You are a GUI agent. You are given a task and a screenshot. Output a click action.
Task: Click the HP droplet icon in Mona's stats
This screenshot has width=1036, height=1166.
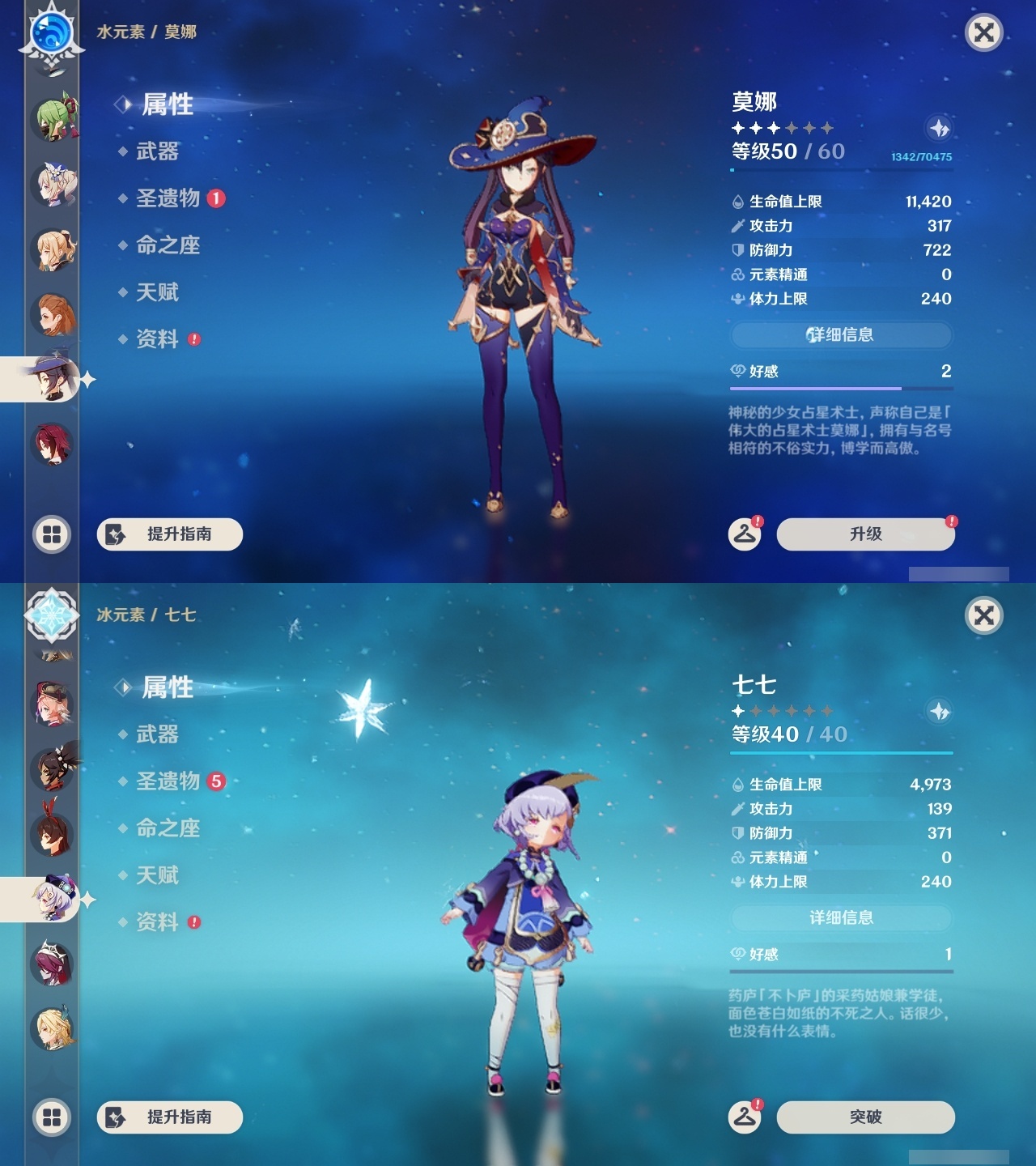pos(737,202)
